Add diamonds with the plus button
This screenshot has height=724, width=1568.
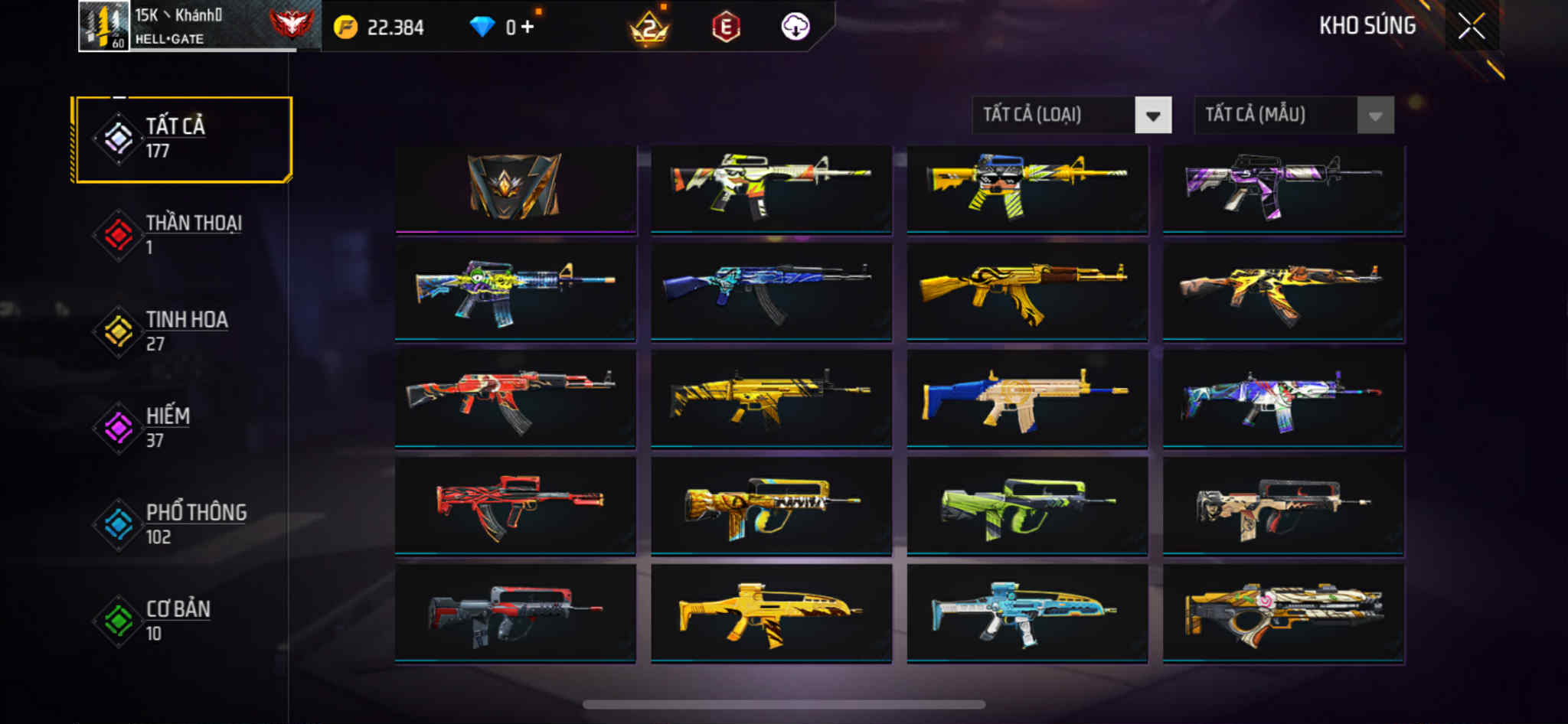[528, 28]
